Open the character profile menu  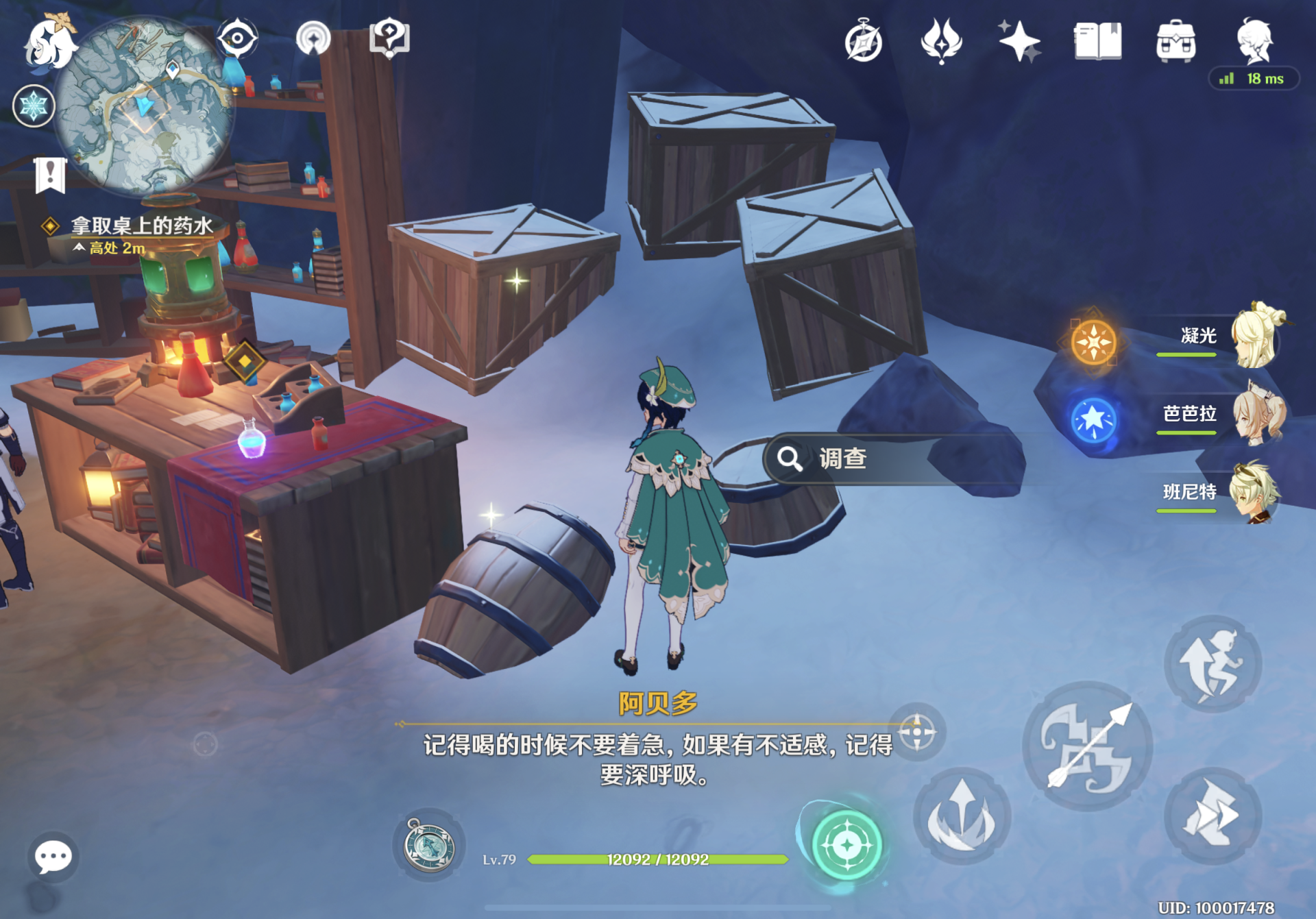[1254, 41]
